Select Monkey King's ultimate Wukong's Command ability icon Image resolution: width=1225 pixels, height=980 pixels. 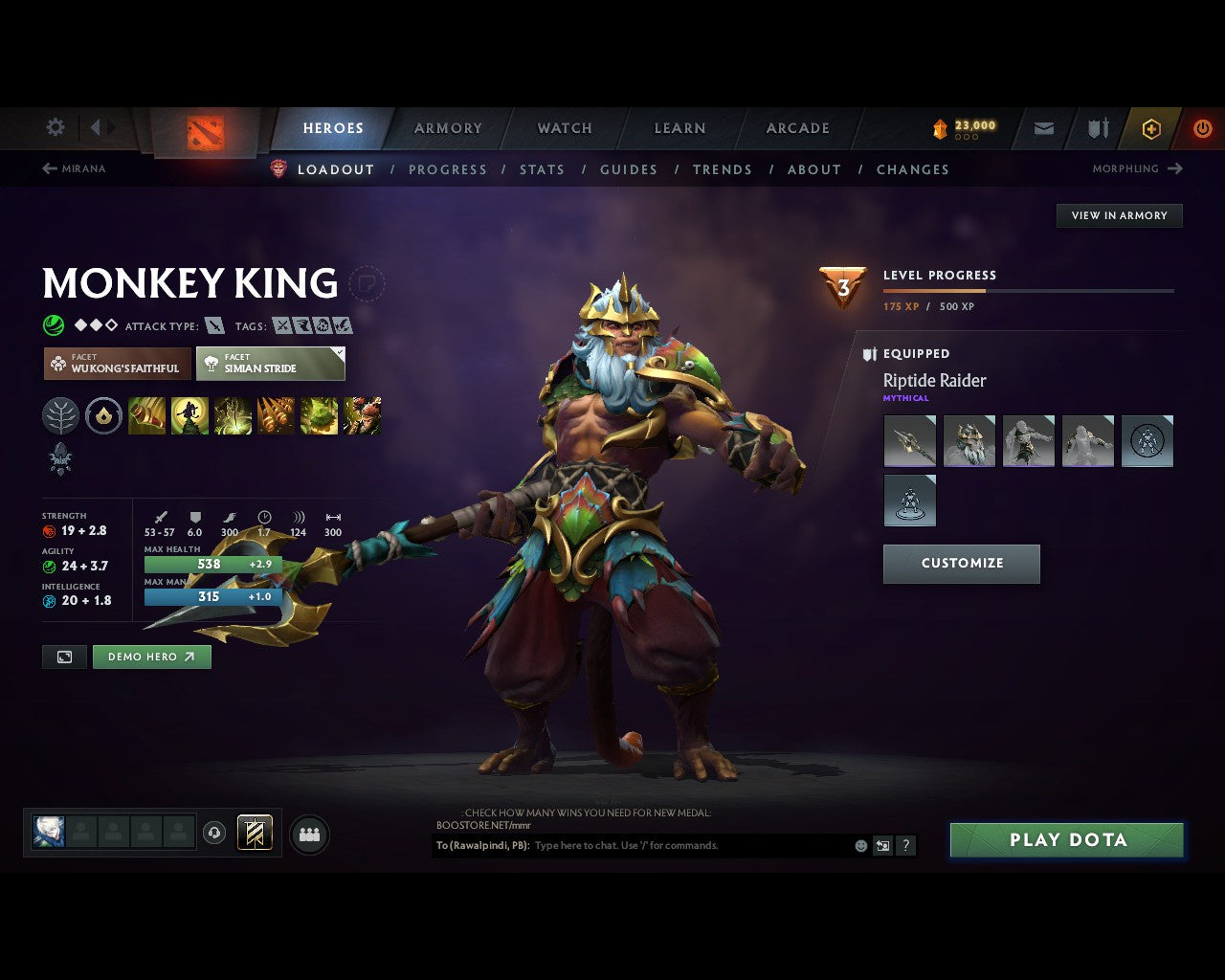pyautogui.click(x=363, y=416)
